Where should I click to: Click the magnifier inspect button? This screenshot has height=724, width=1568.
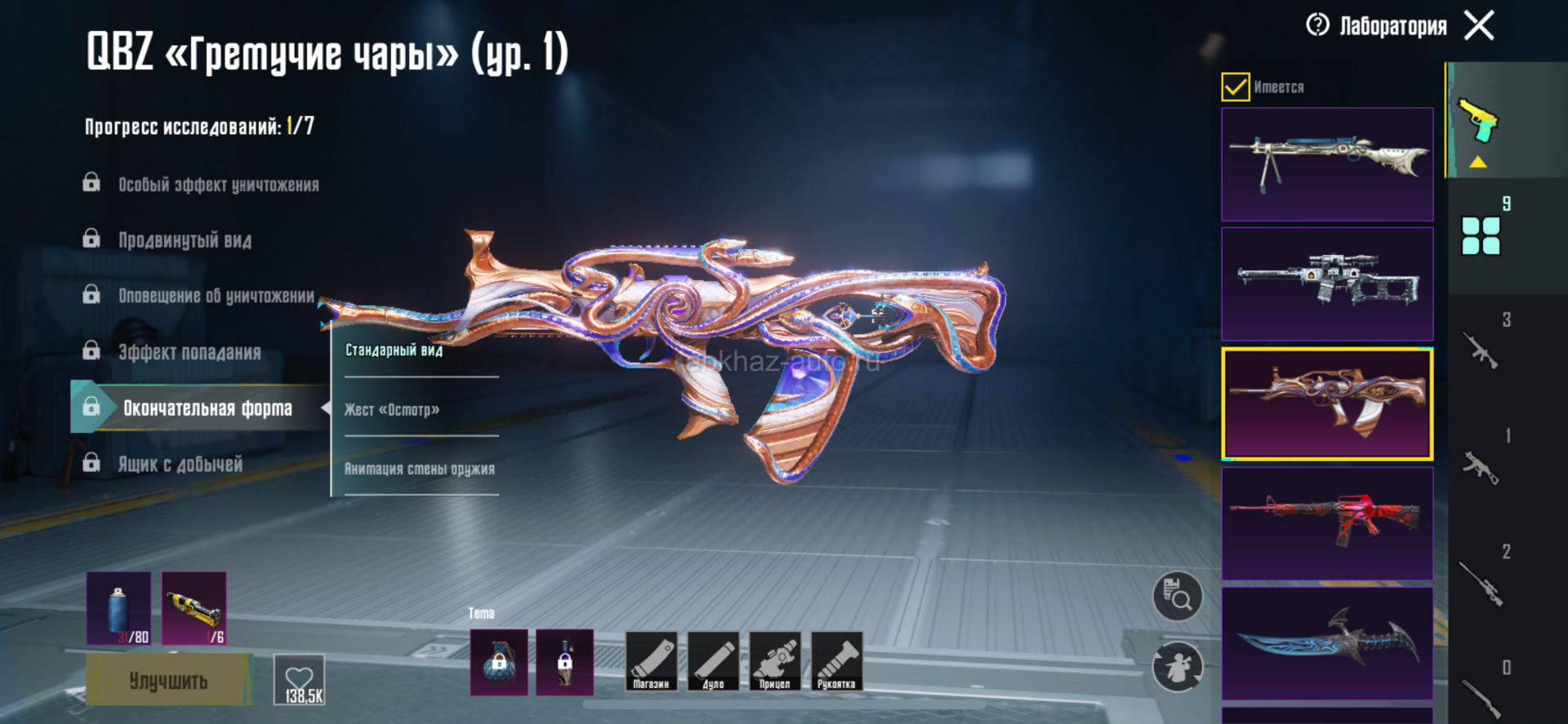pyautogui.click(x=1177, y=597)
